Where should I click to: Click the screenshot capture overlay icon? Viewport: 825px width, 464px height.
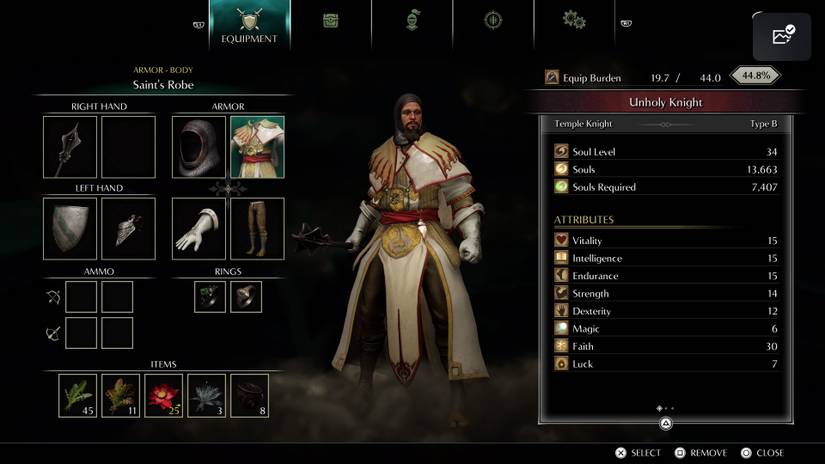click(782, 36)
